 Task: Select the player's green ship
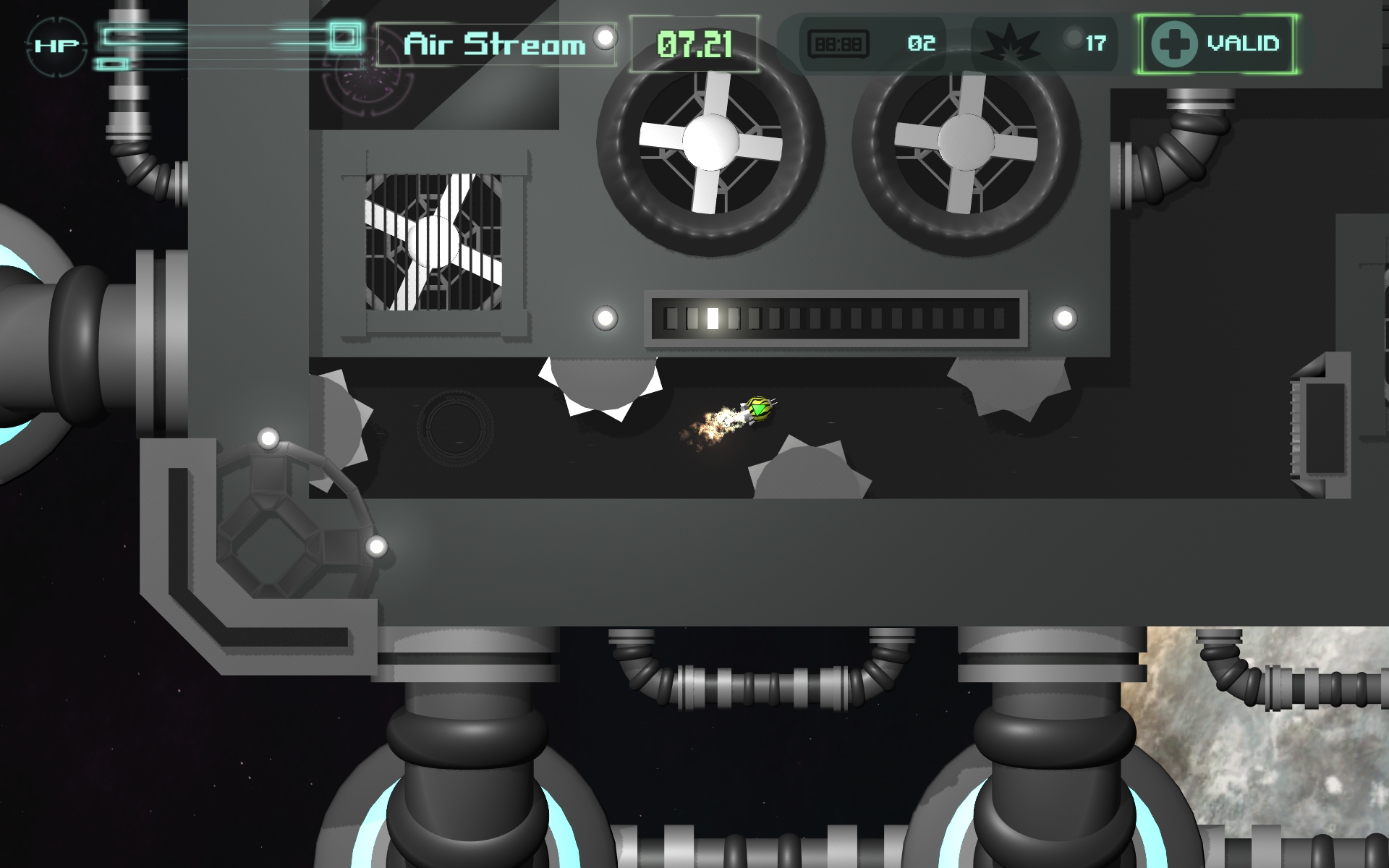(x=761, y=411)
